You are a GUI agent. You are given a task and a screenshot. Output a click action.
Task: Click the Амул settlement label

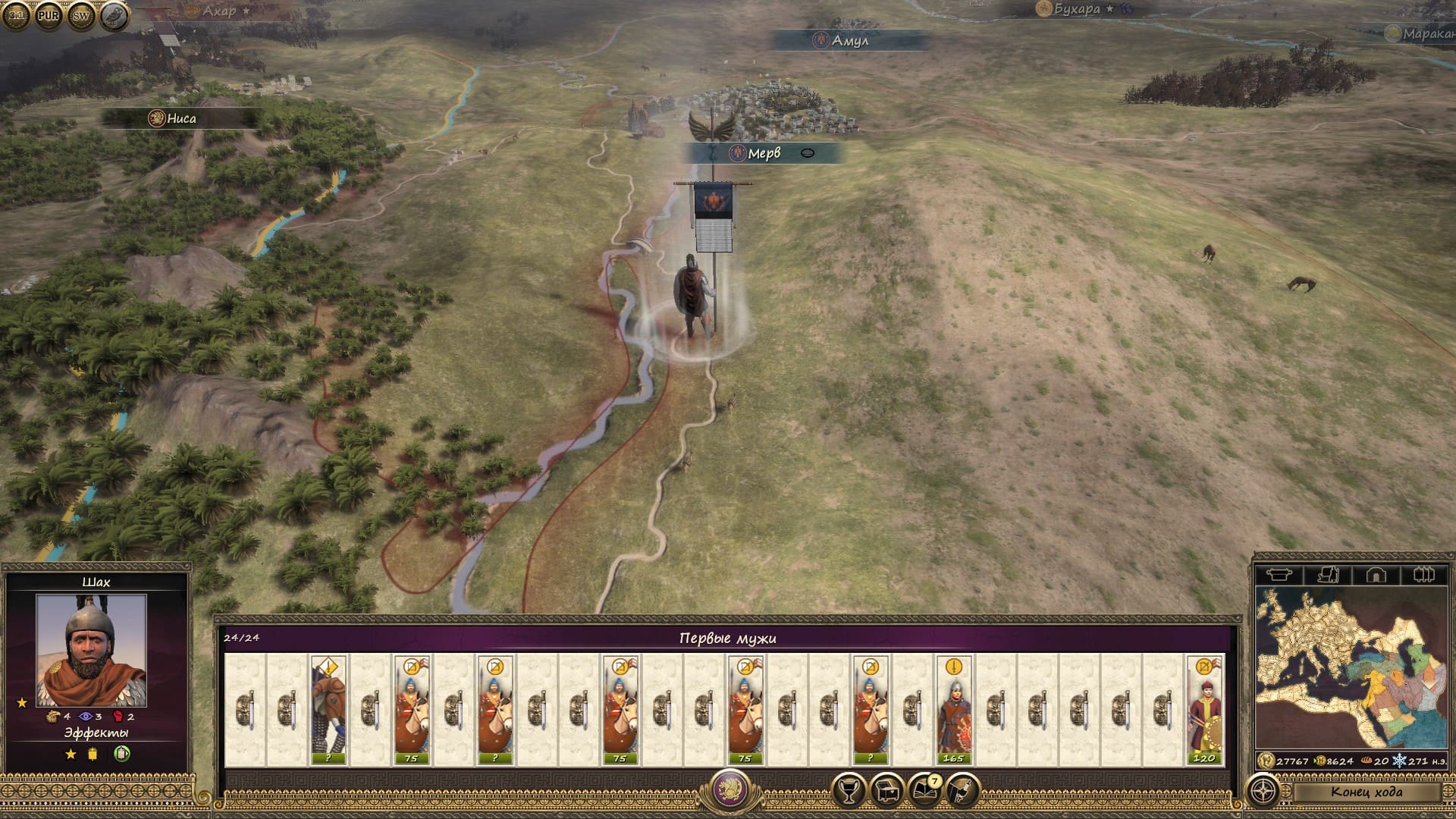point(849,40)
